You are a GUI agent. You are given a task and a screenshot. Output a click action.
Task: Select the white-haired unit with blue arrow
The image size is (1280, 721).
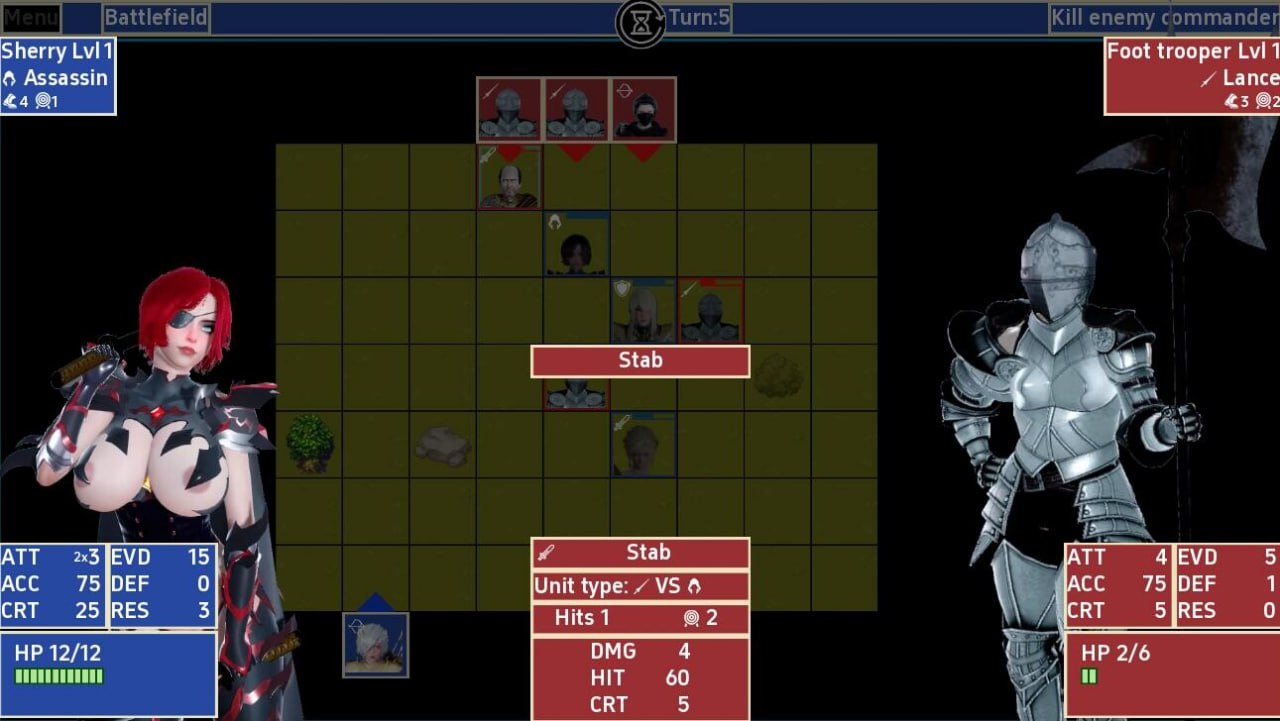tap(376, 645)
